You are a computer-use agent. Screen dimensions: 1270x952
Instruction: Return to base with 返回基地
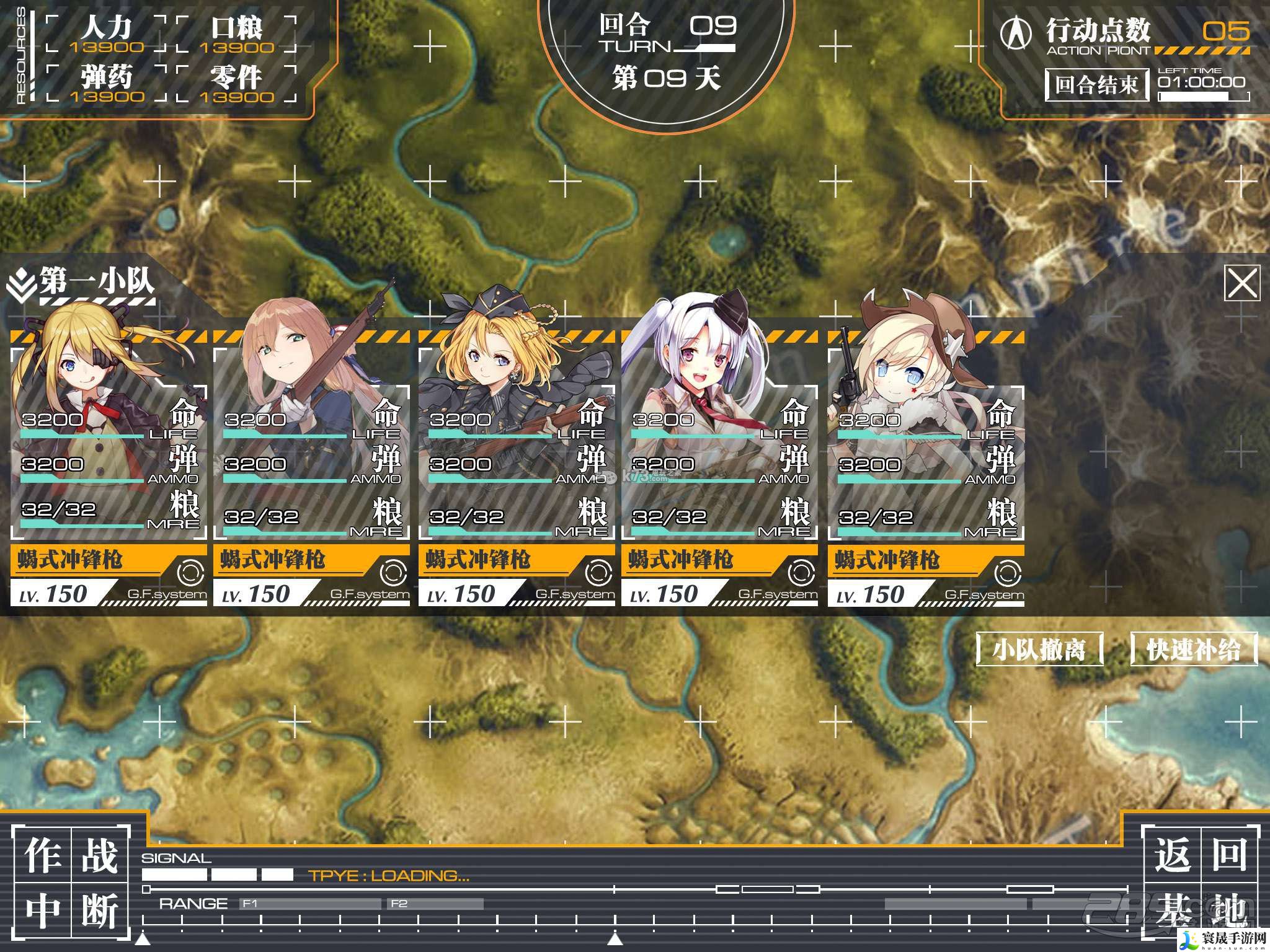[1201, 881]
